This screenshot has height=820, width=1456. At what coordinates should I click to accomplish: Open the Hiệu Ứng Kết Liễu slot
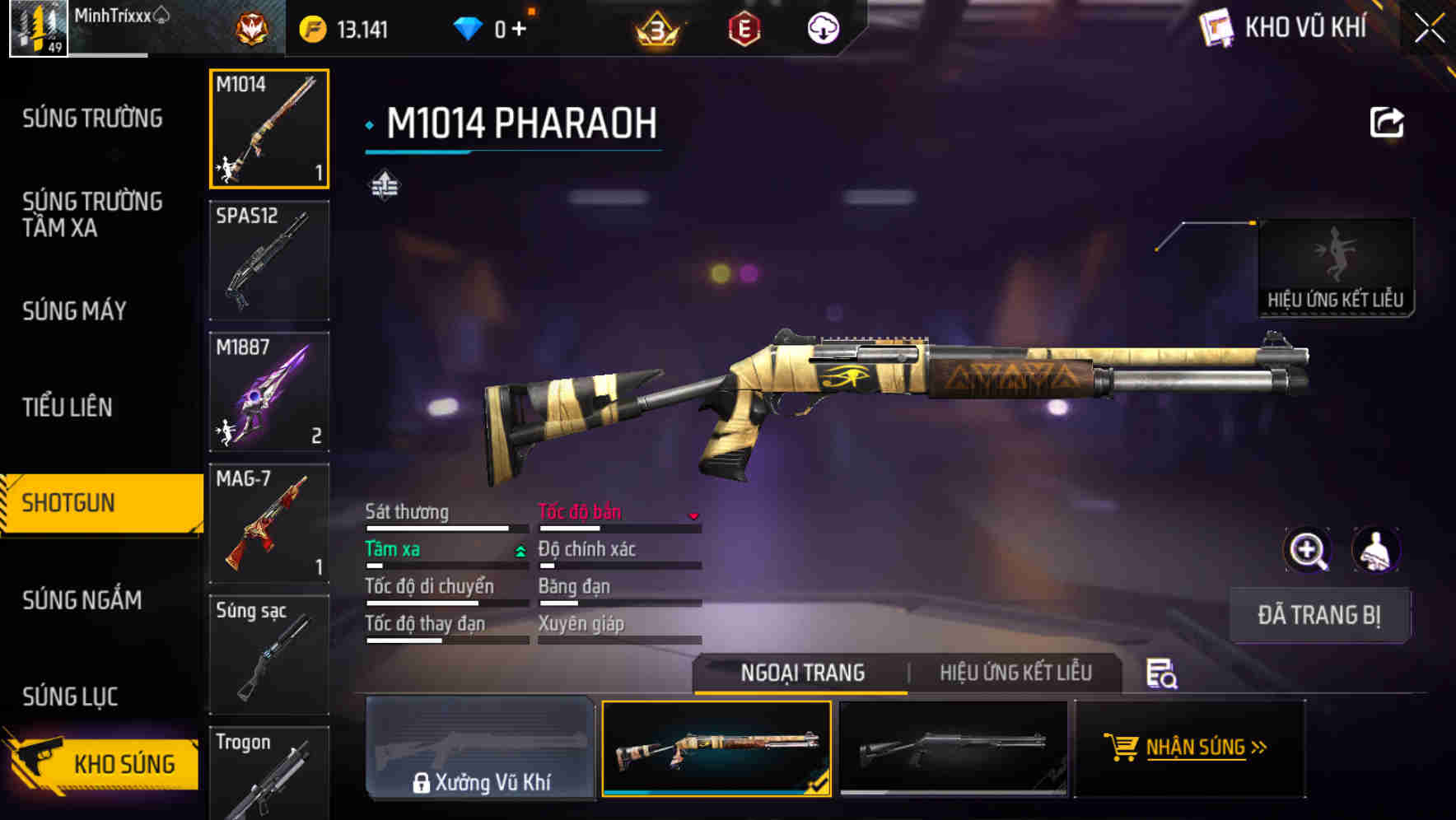[1335, 268]
